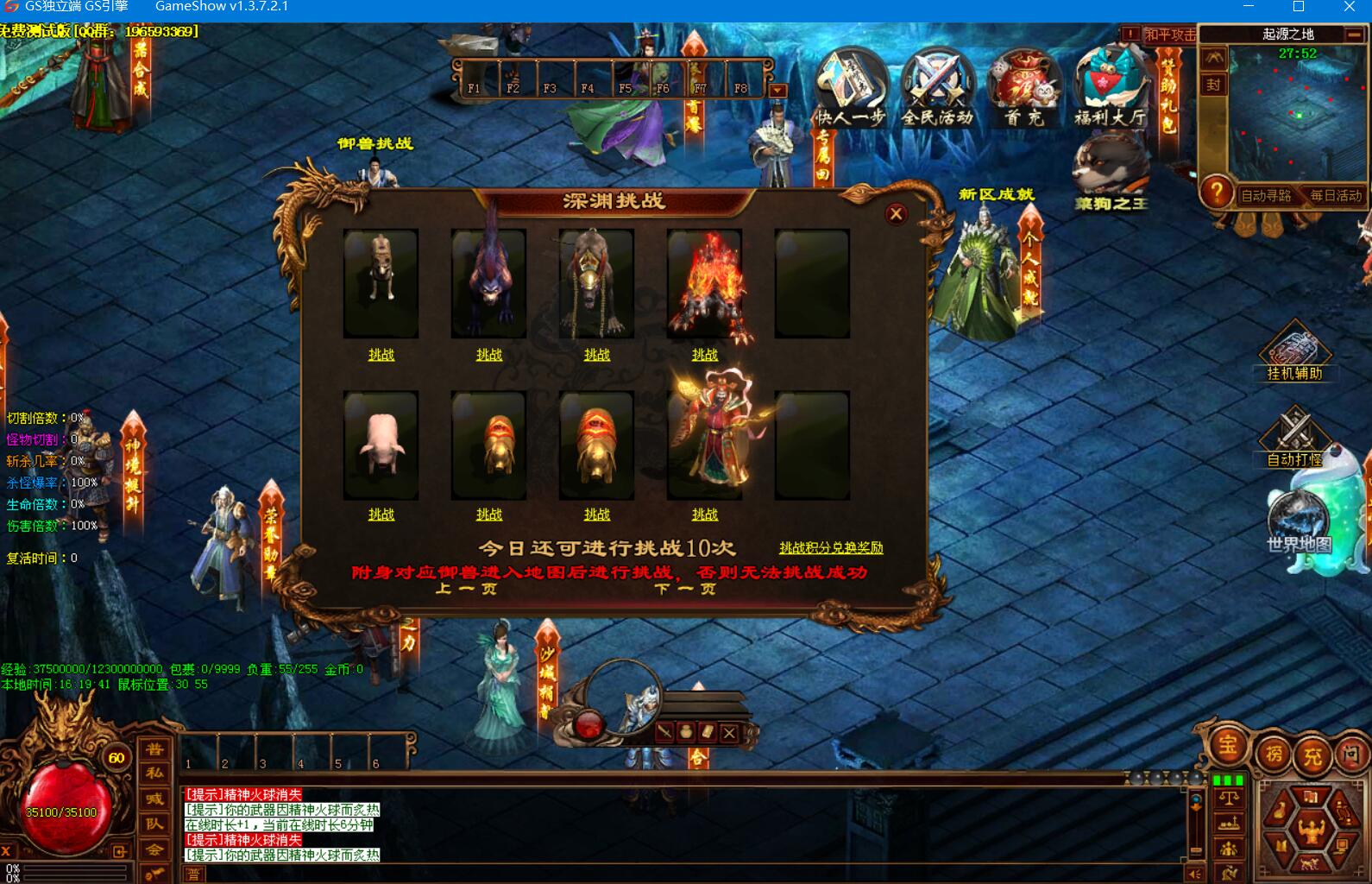Click 挑战 under the pink pig
This screenshot has width=1372, height=884.
(381, 515)
